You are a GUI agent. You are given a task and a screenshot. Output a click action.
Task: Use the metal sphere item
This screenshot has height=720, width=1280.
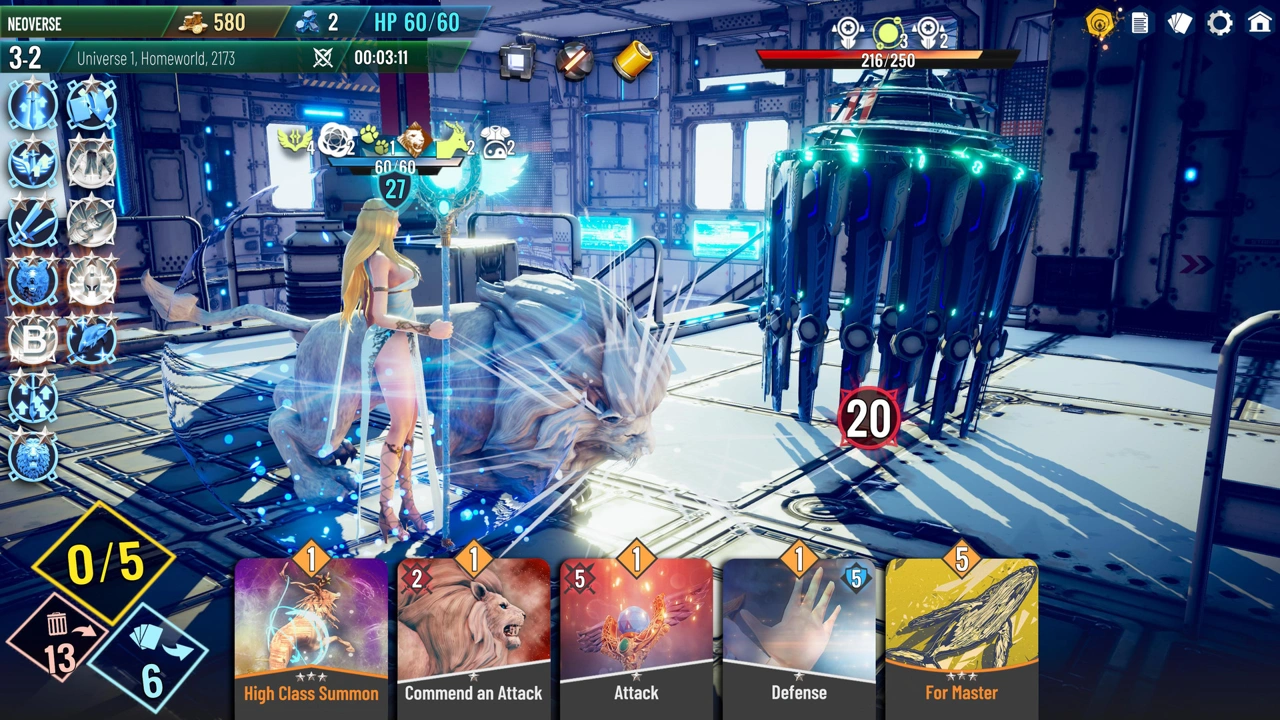tap(574, 61)
